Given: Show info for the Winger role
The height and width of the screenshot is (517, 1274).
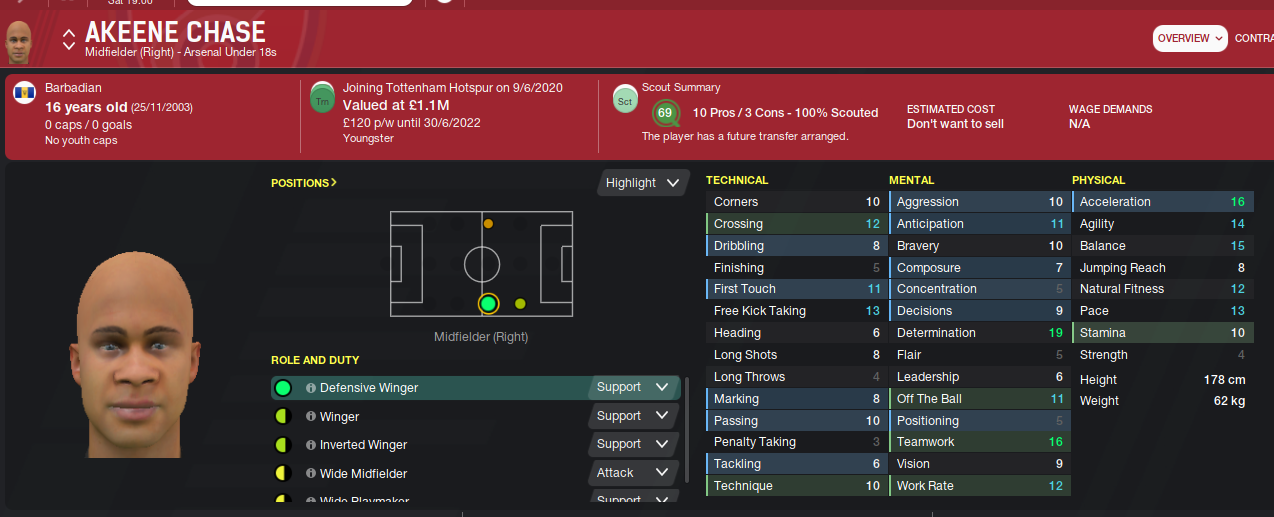Looking at the screenshot, I should coord(311,417).
